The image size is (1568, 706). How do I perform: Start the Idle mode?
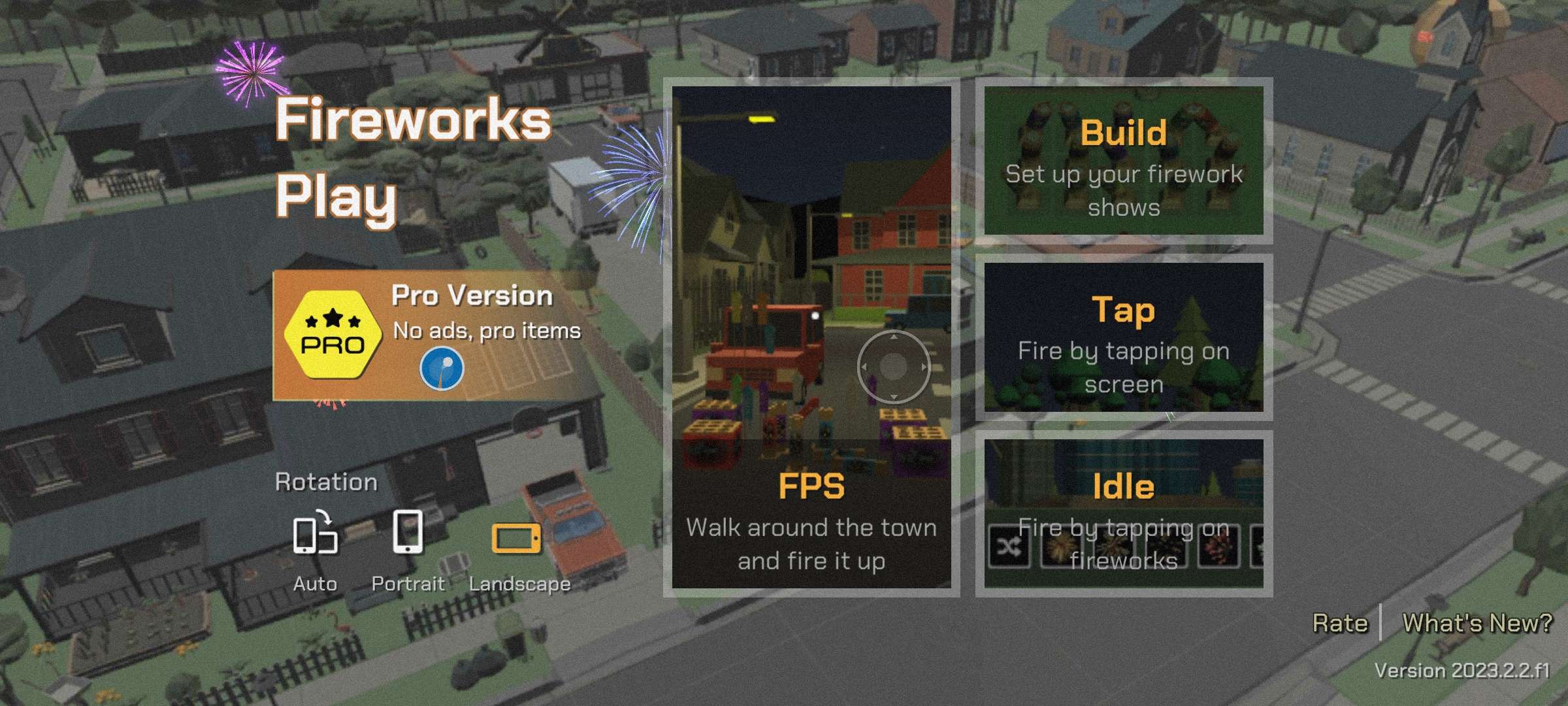(1123, 514)
